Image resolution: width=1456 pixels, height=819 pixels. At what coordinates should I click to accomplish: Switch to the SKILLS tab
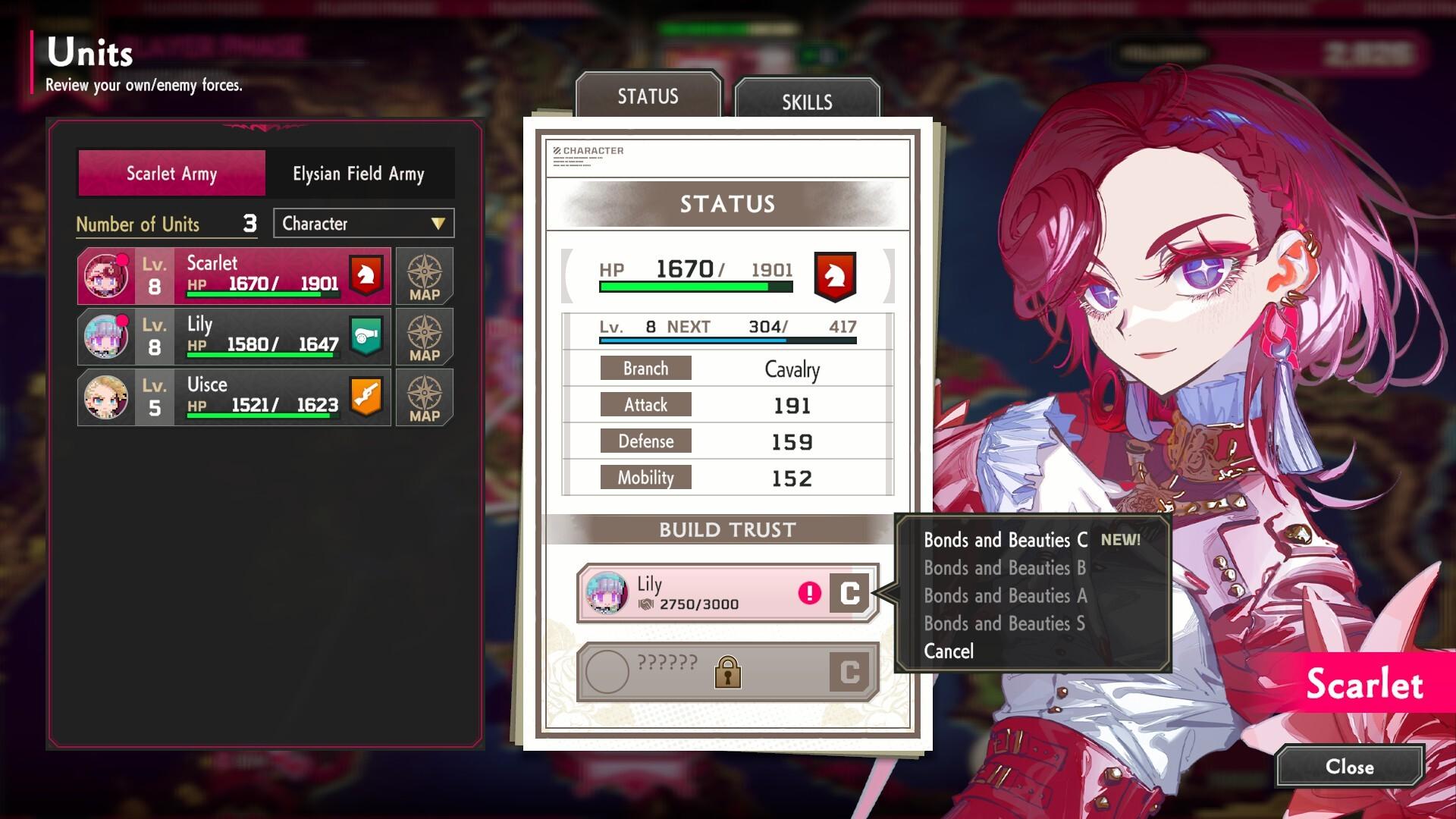pyautogui.click(x=807, y=102)
